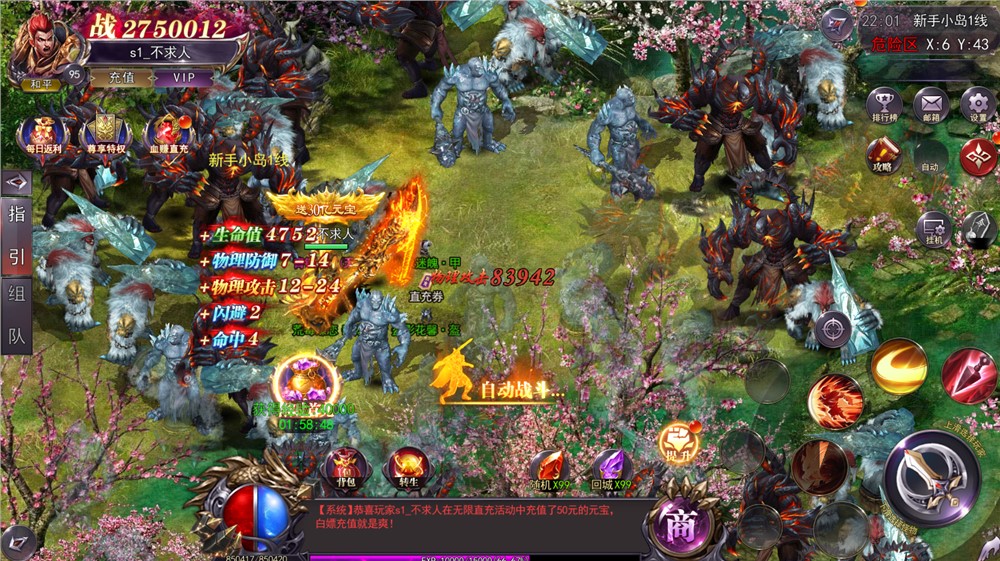The image size is (1000, 561).
Task: Open the 尊享特权 privilege icon
Action: click(104, 132)
